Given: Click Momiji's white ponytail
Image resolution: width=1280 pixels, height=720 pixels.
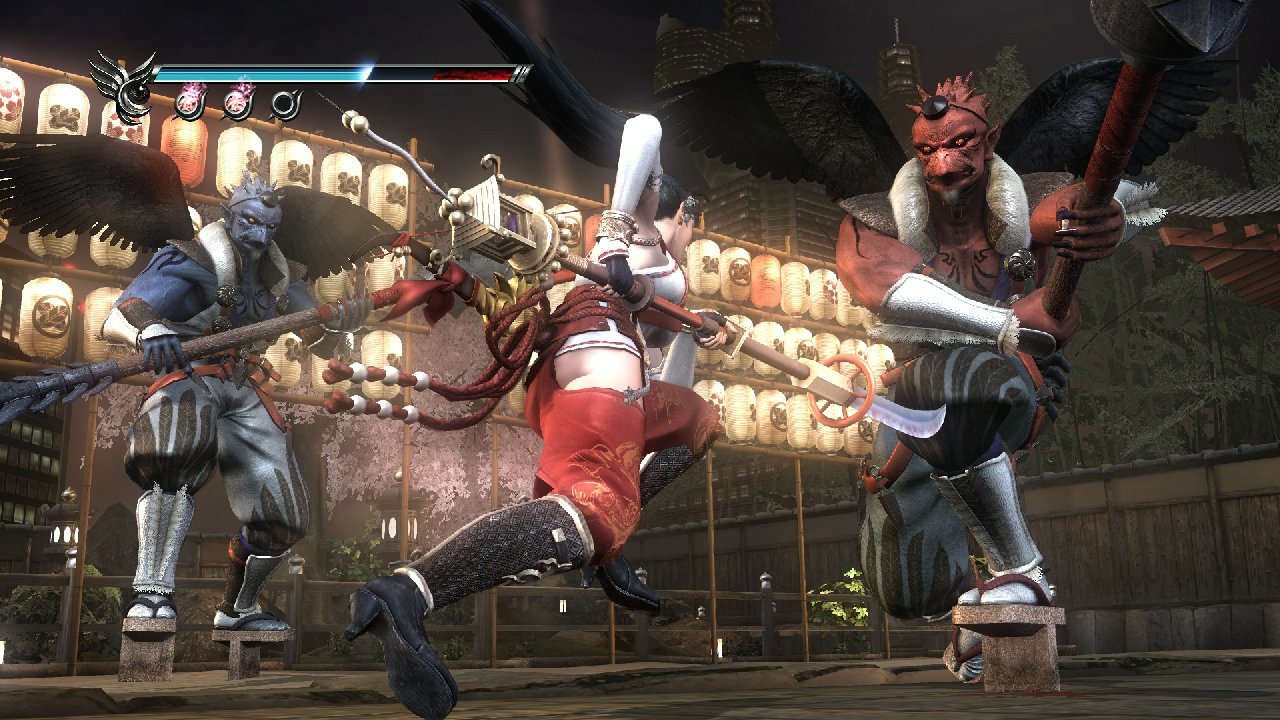Looking at the screenshot, I should click(x=636, y=160).
